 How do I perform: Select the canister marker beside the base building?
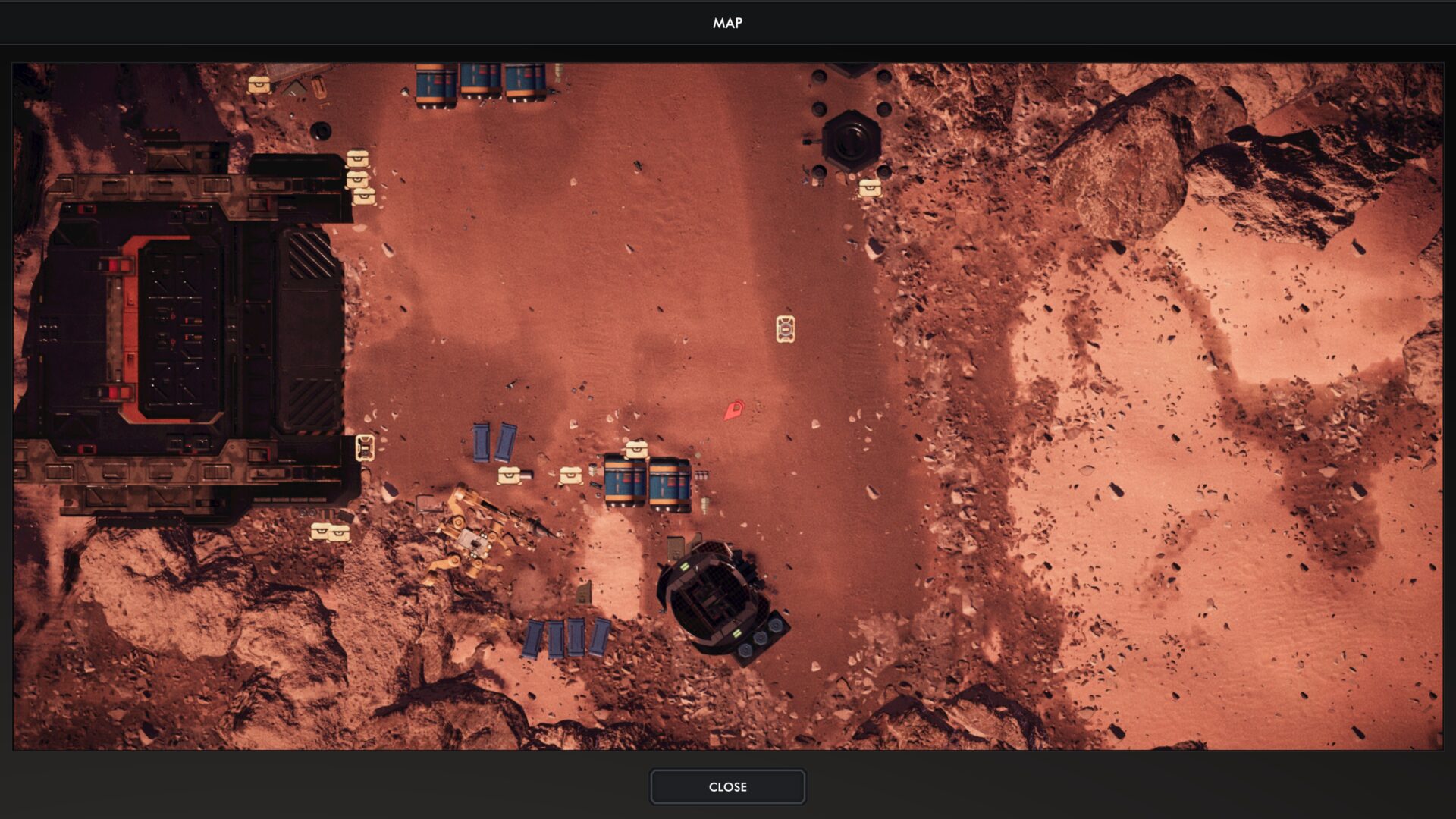point(365,447)
